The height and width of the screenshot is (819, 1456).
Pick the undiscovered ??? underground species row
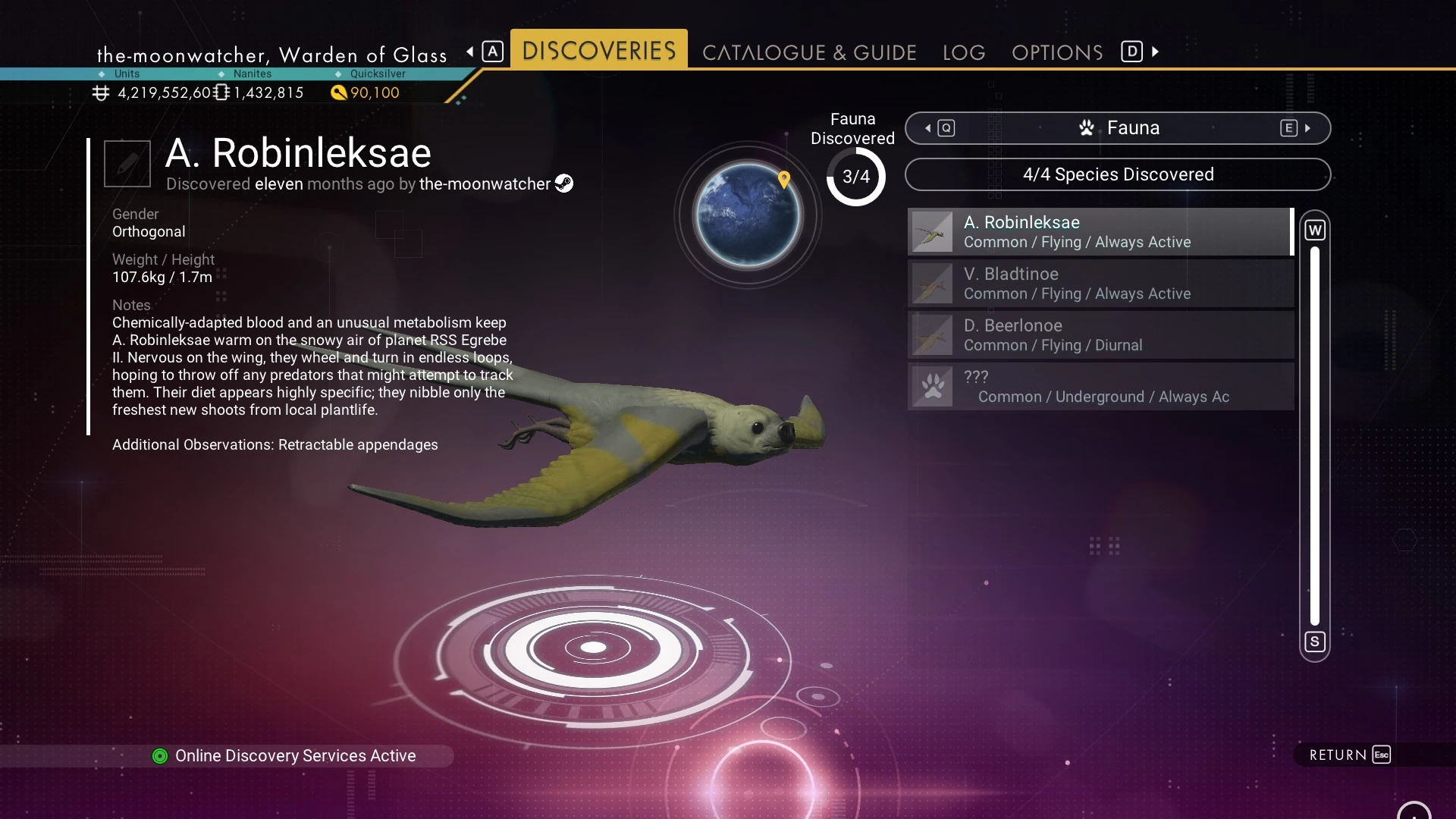coord(1100,387)
